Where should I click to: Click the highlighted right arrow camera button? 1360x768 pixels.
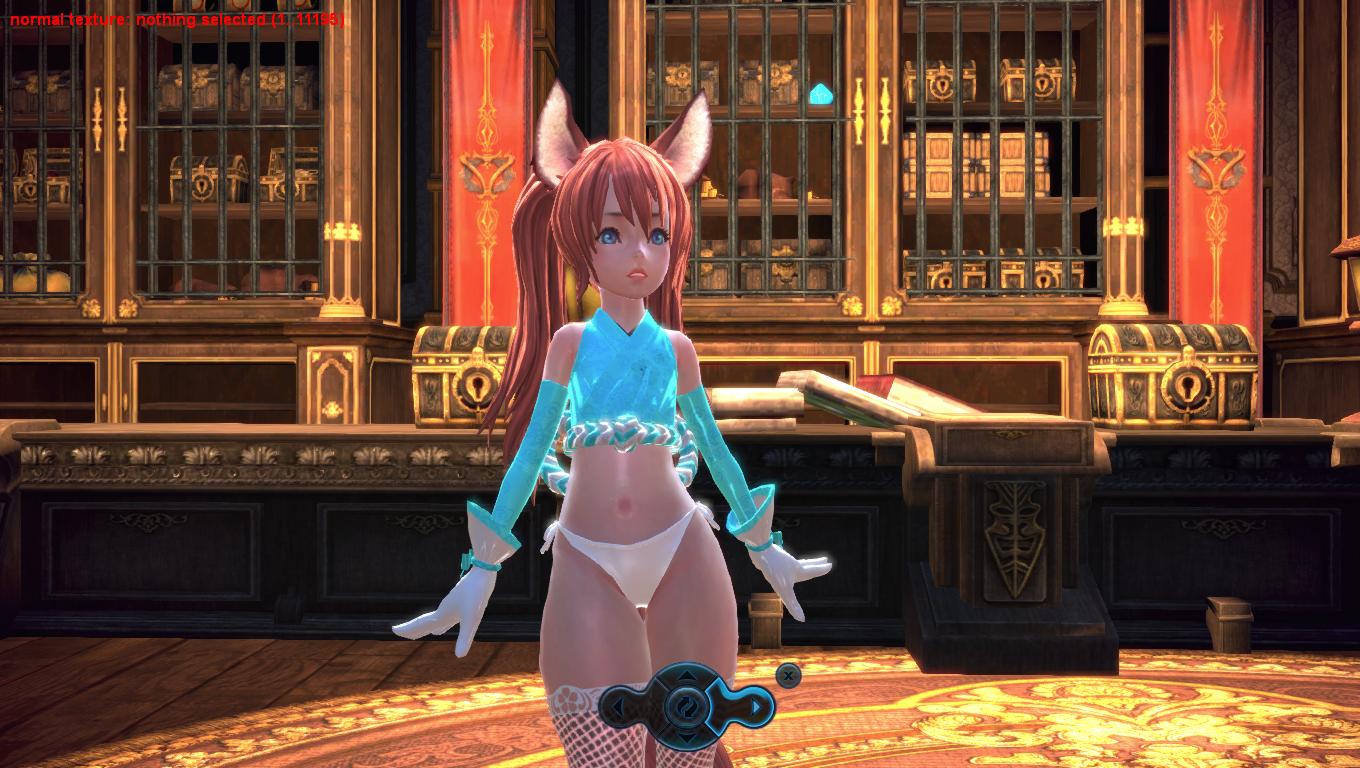point(757,708)
